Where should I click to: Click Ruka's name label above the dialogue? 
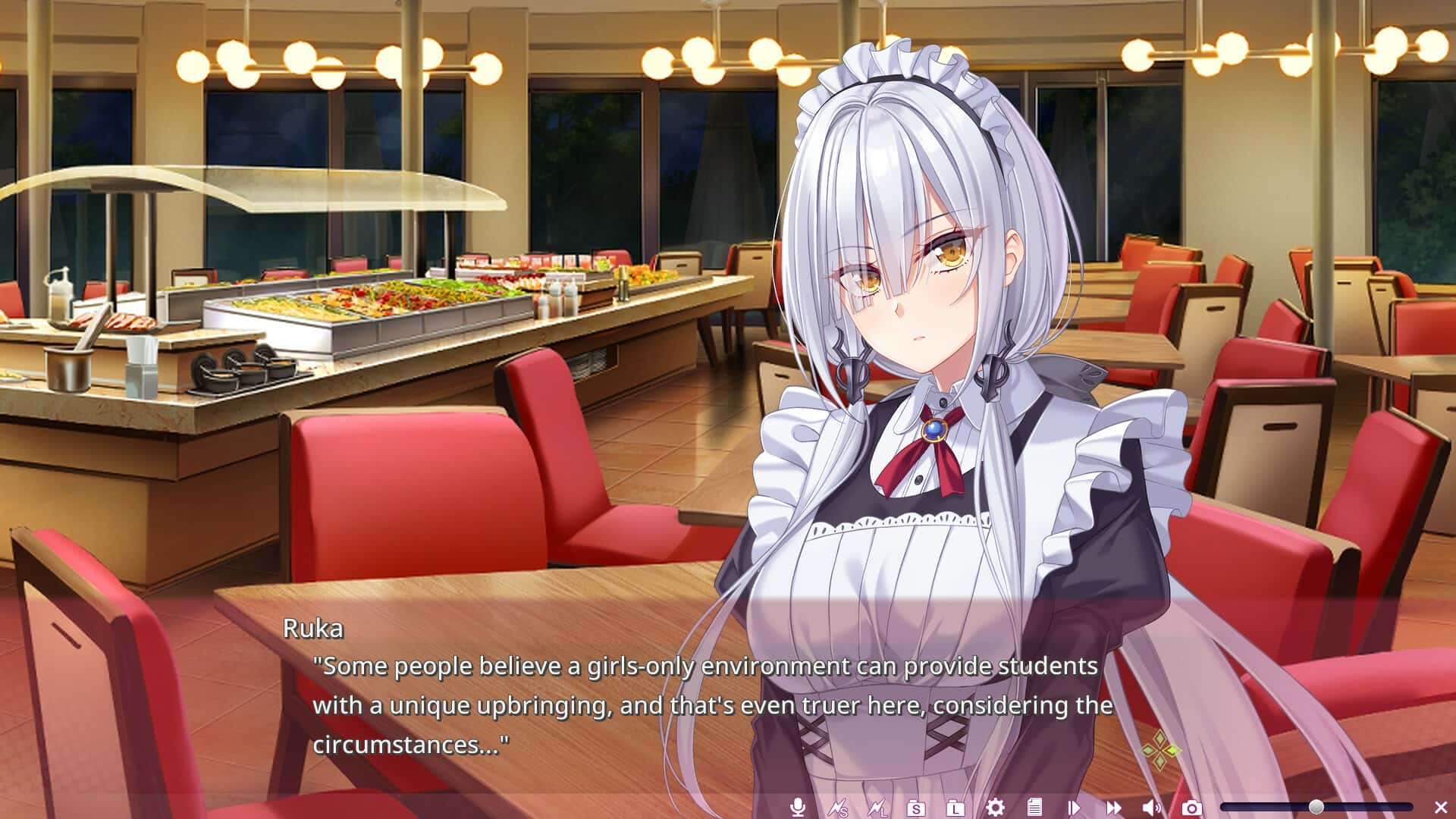click(312, 629)
